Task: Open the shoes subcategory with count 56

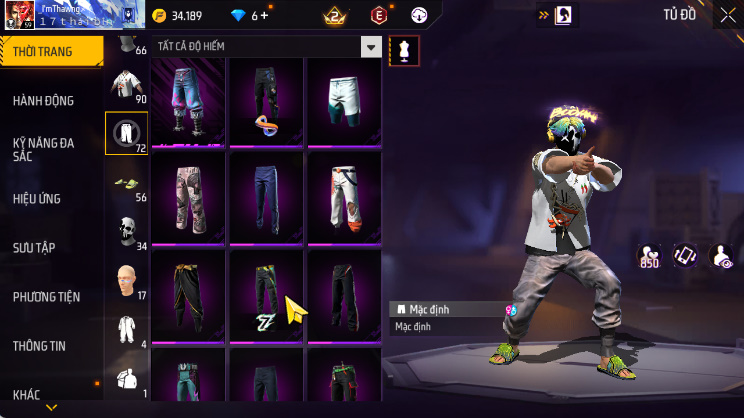Action: click(127, 184)
